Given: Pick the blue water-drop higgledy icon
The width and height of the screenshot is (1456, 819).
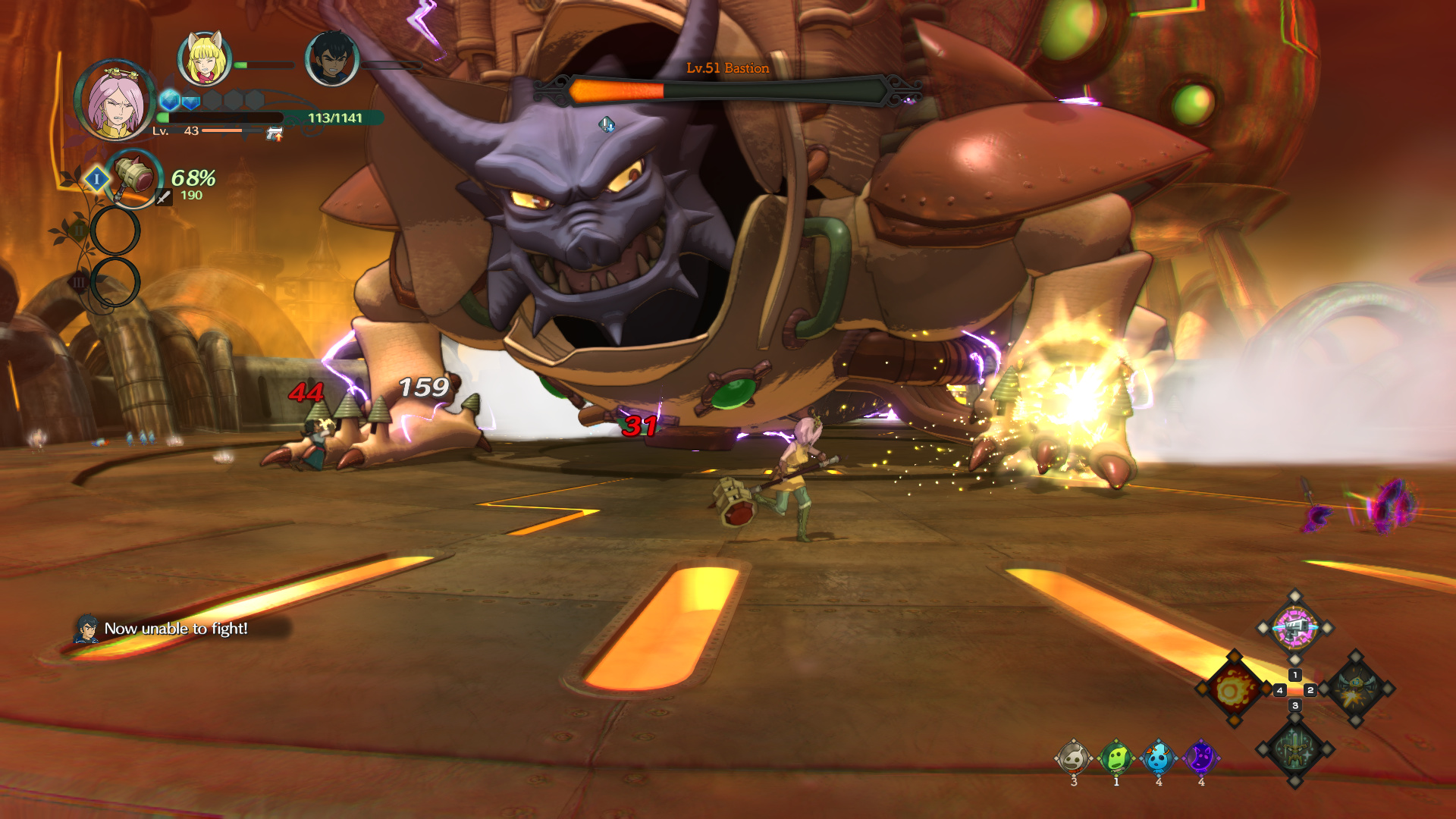Looking at the screenshot, I should click(x=1158, y=758).
